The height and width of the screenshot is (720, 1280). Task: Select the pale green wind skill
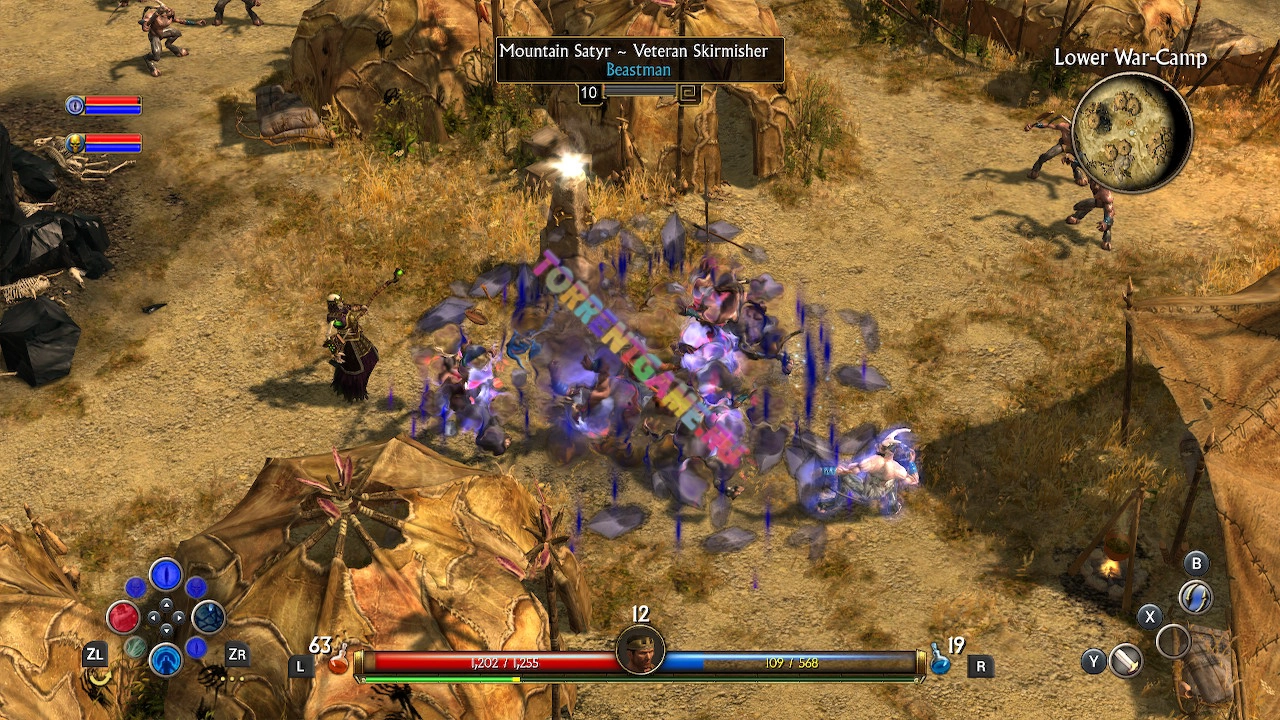click(x=135, y=647)
